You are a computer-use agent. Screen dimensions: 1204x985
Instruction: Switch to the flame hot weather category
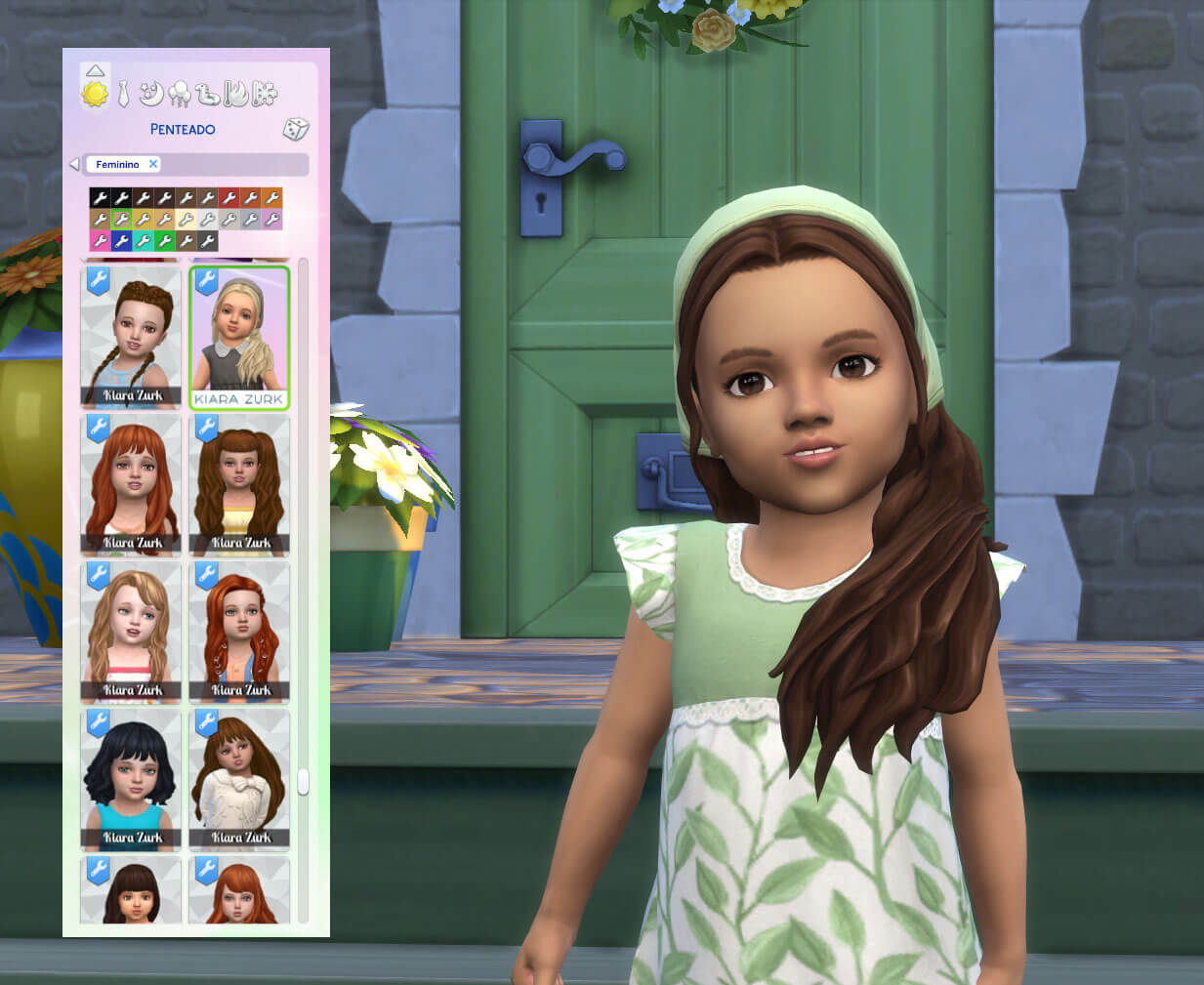235,94
